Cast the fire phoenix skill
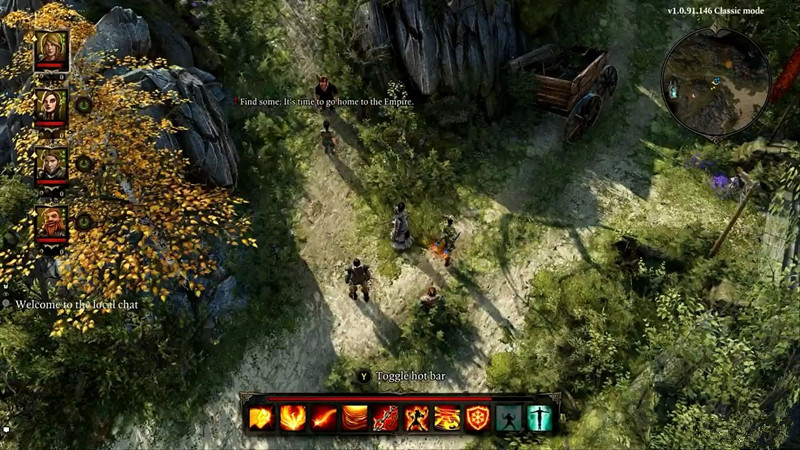800x450 pixels. pyautogui.click(x=292, y=418)
